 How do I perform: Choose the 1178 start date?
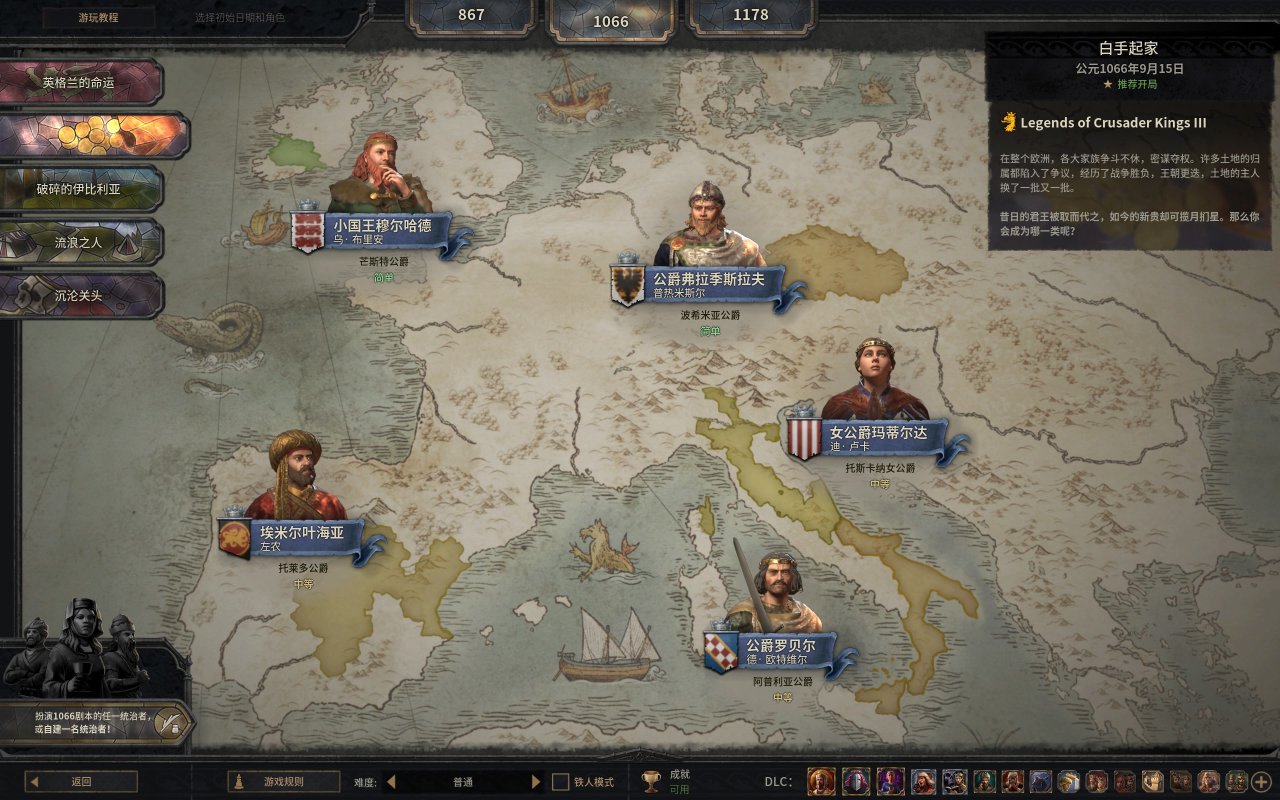pos(750,15)
